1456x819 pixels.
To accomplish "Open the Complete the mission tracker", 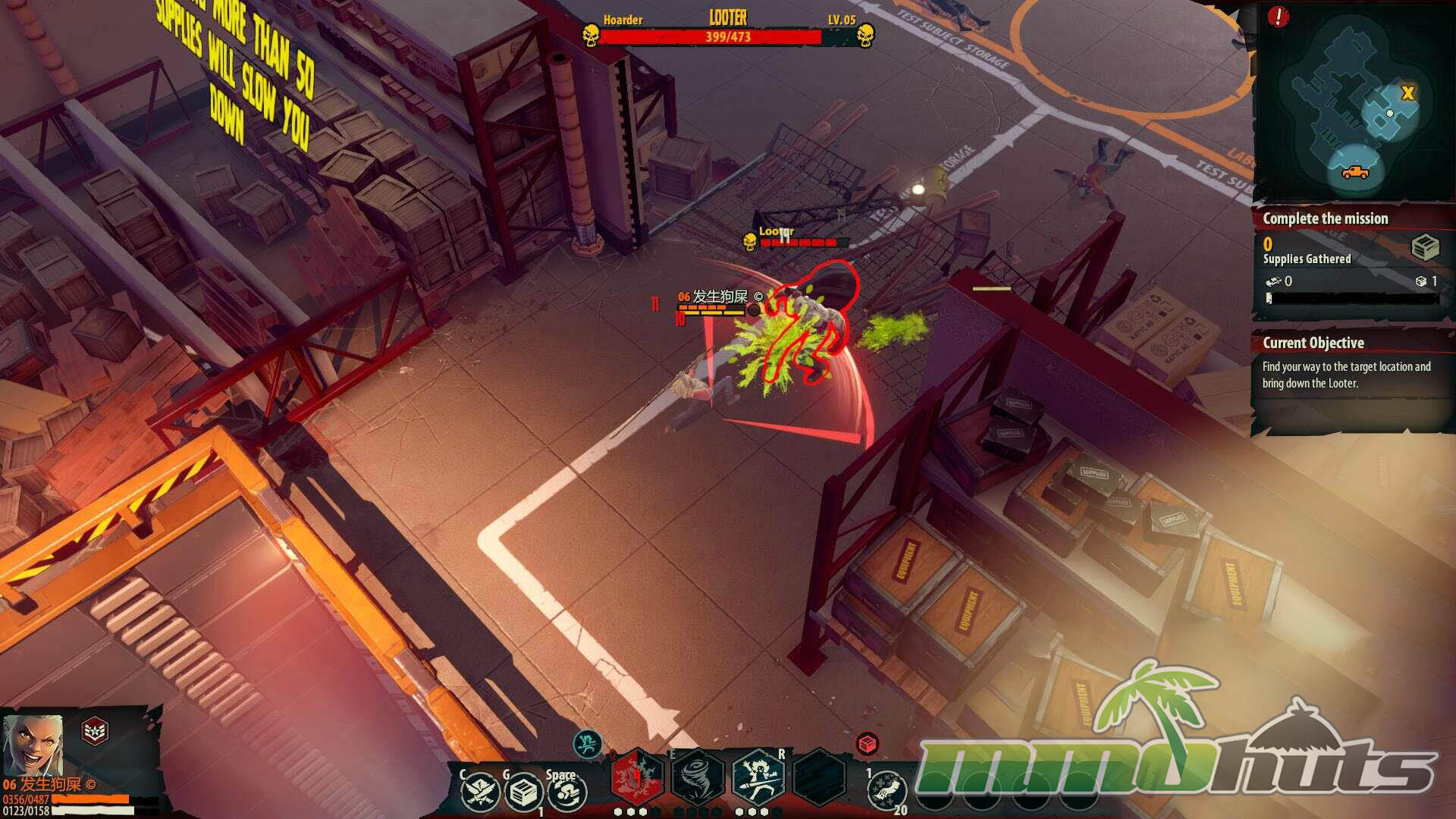I will (x=1325, y=218).
